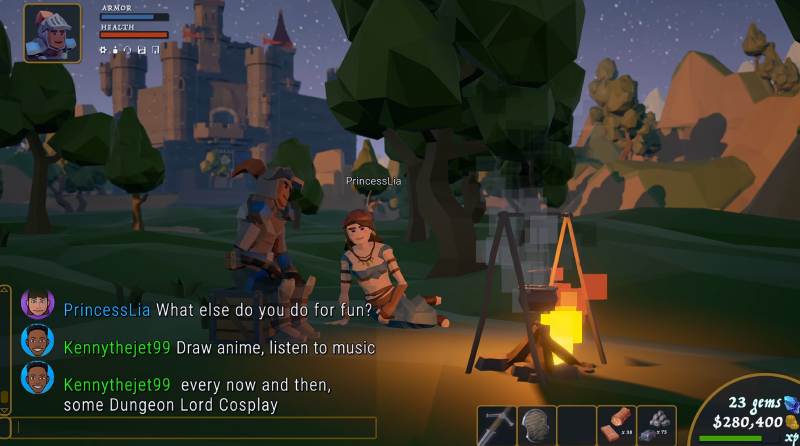Select the sword hotbar slot

tap(496, 425)
